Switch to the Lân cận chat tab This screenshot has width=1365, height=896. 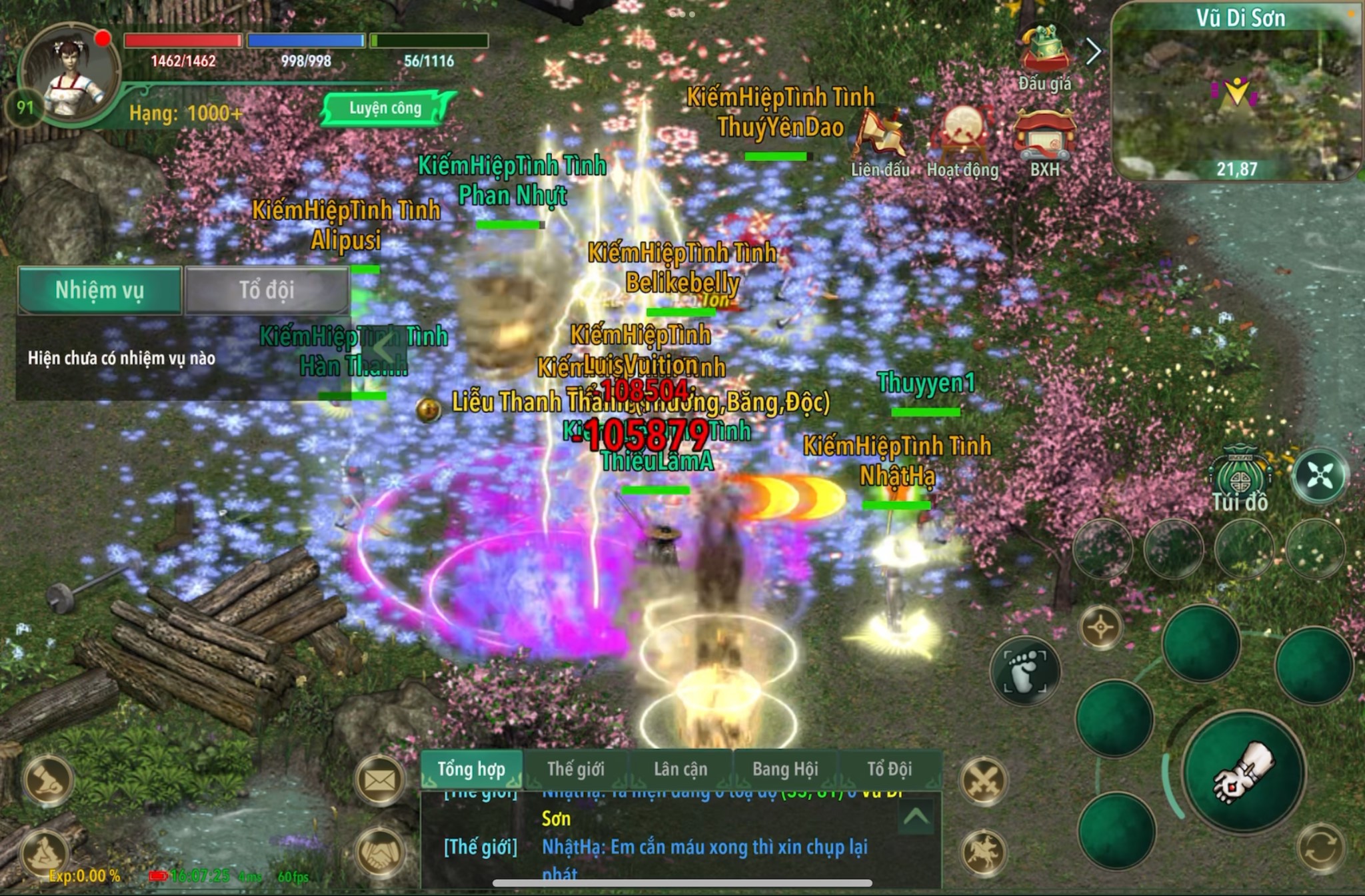tap(681, 769)
